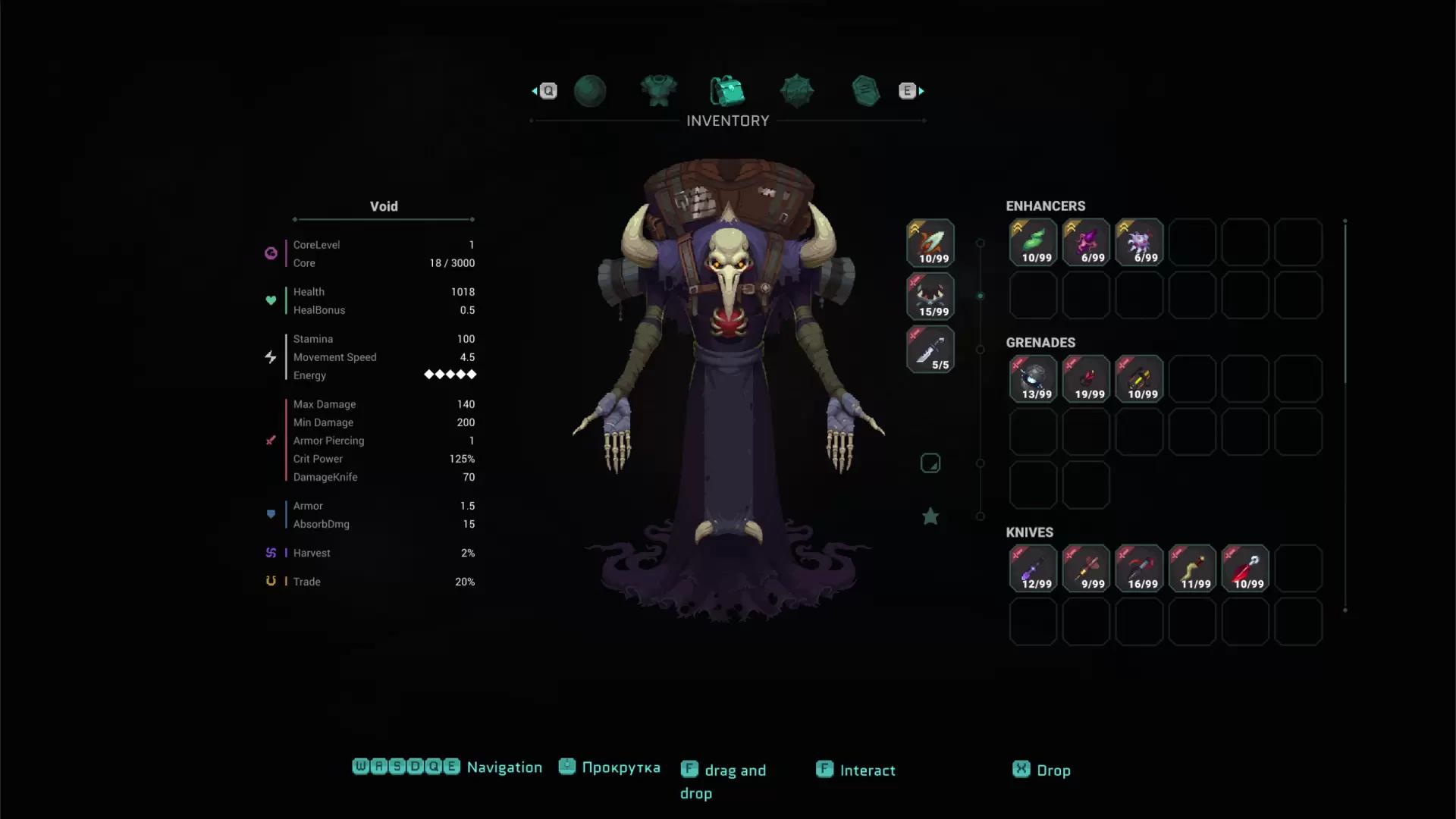The height and width of the screenshot is (819, 1456).
Task: Select the equipped knife slot showing 5/5
Action: tap(930, 350)
